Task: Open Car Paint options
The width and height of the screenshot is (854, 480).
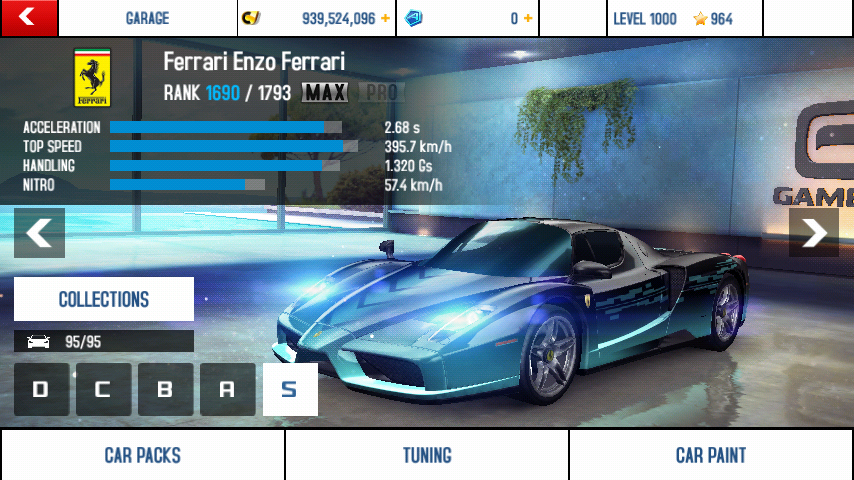Action: [x=711, y=455]
